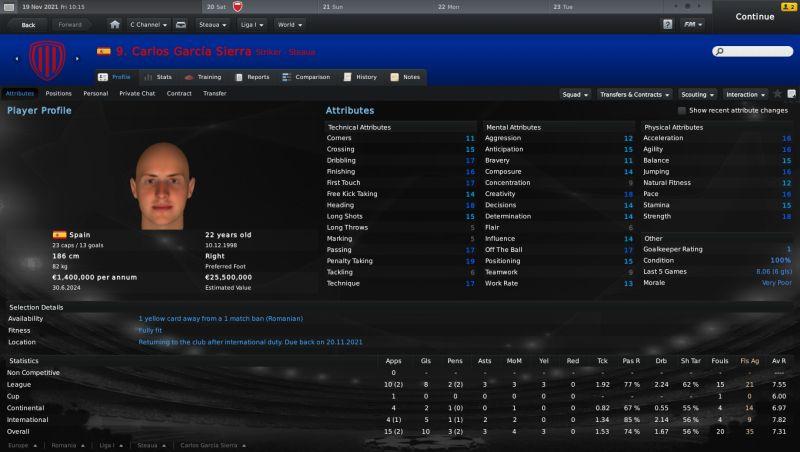The image size is (800, 452).
Task: Expand the Squad dropdown
Action: (574, 94)
